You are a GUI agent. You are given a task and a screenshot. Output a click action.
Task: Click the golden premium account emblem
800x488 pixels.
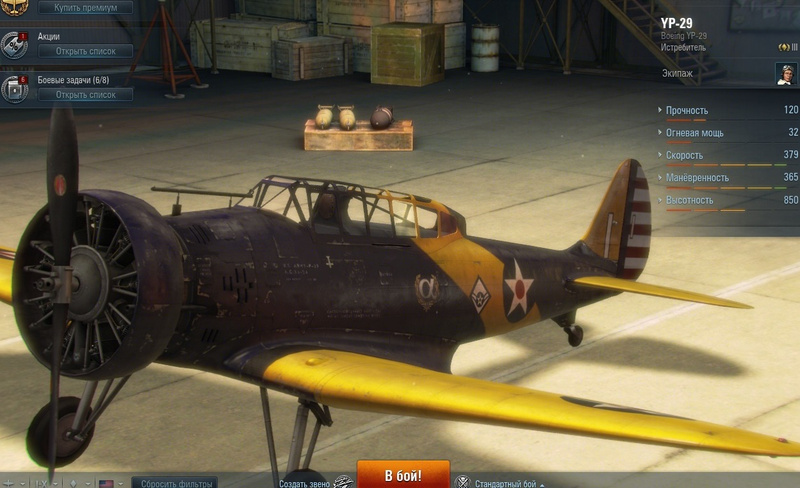(12, 5)
